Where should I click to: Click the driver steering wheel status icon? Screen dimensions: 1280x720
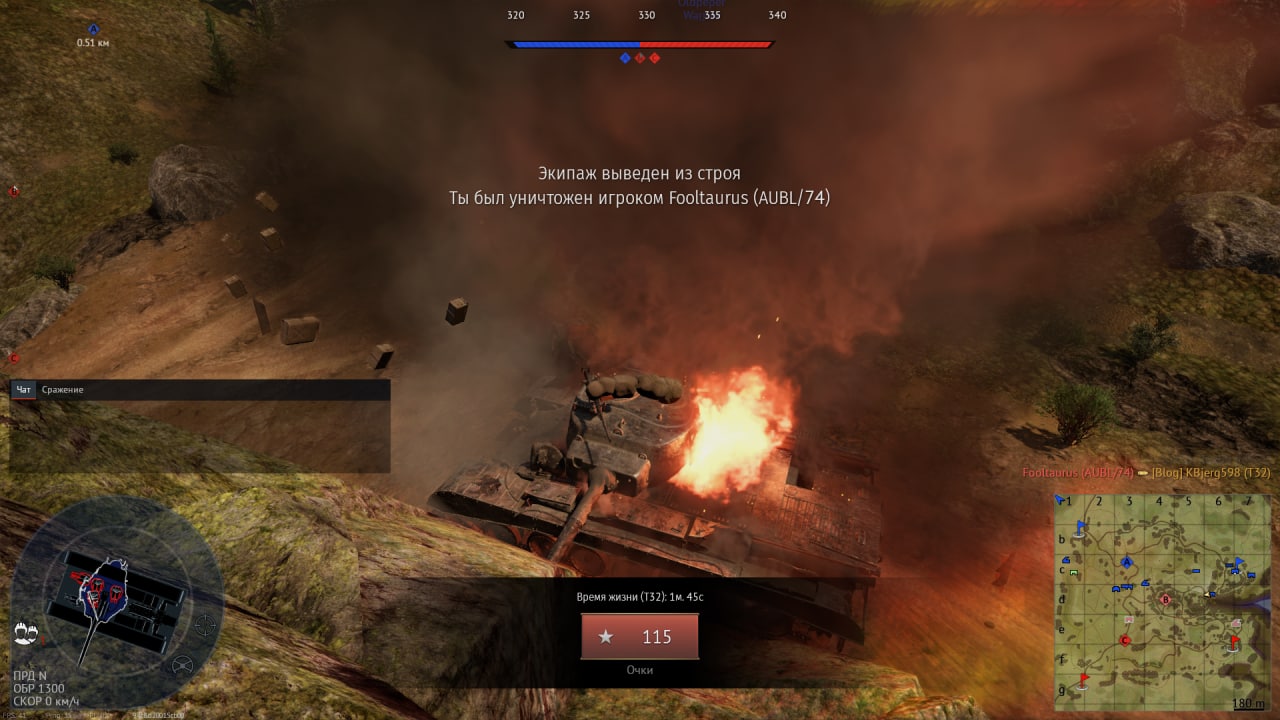pos(183,665)
